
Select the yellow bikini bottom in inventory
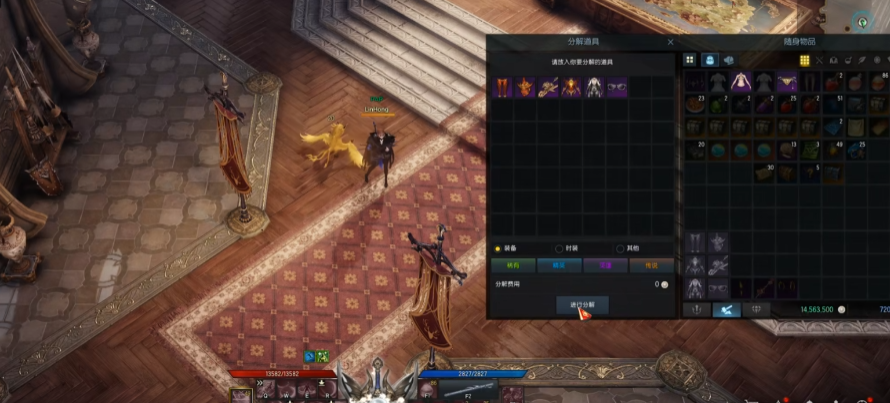point(786,82)
